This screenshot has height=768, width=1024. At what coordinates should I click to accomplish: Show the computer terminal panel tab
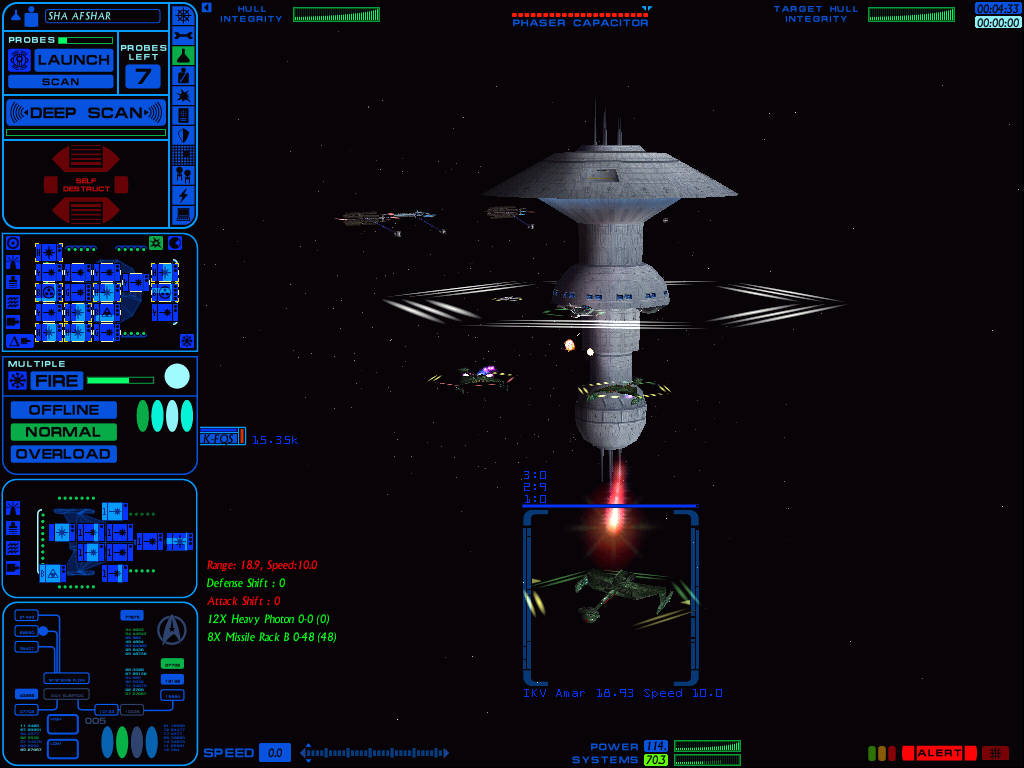183,215
